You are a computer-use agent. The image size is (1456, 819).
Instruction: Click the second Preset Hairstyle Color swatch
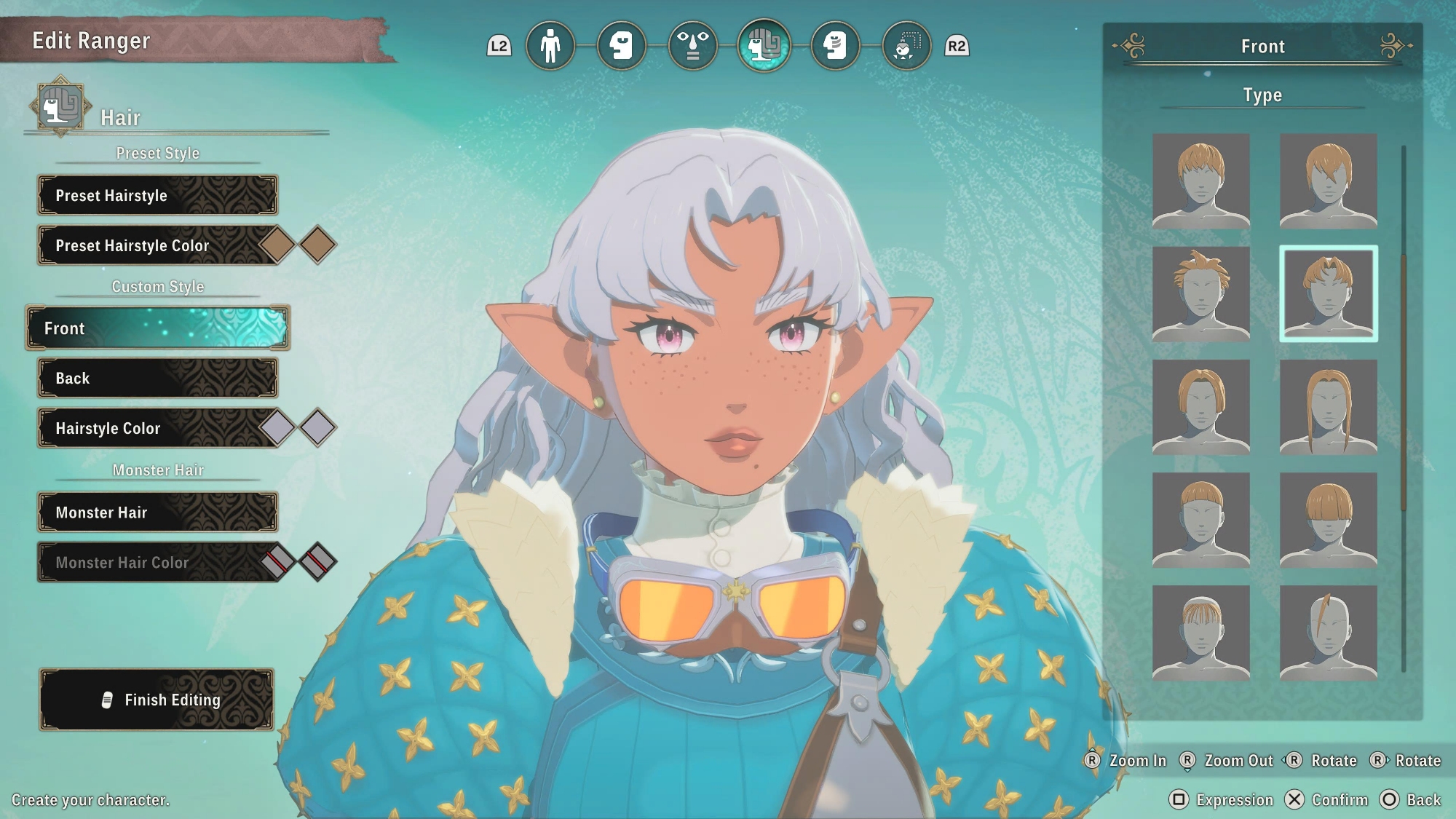(317, 245)
